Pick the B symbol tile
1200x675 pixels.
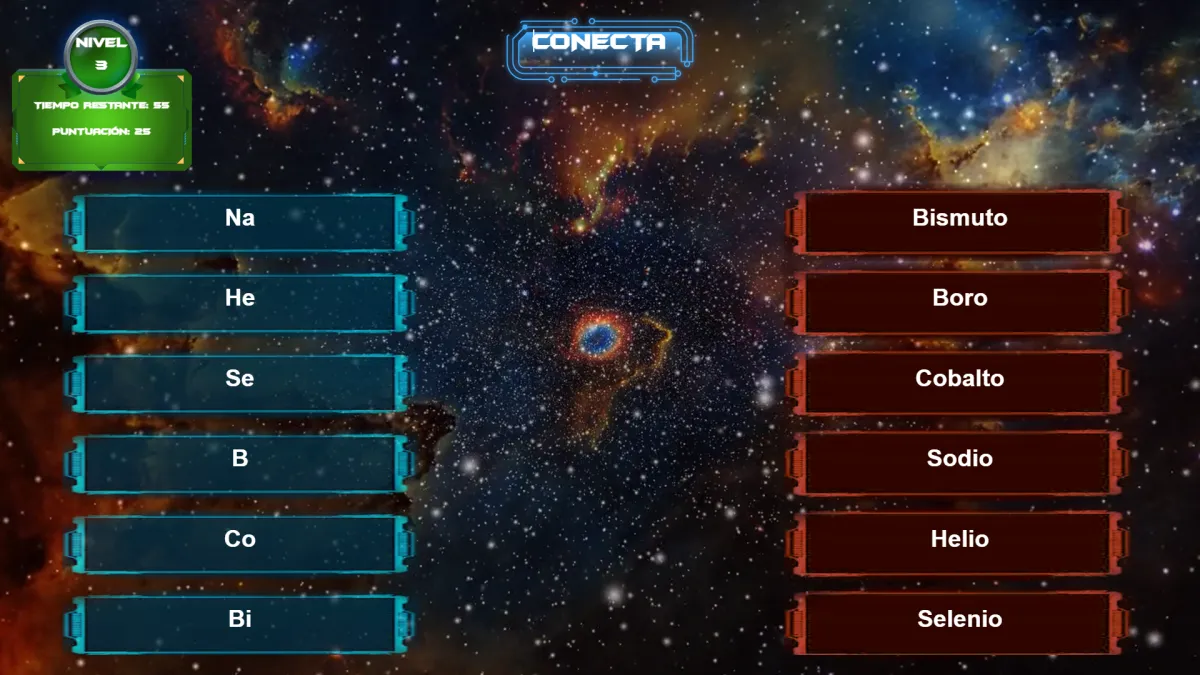point(240,463)
